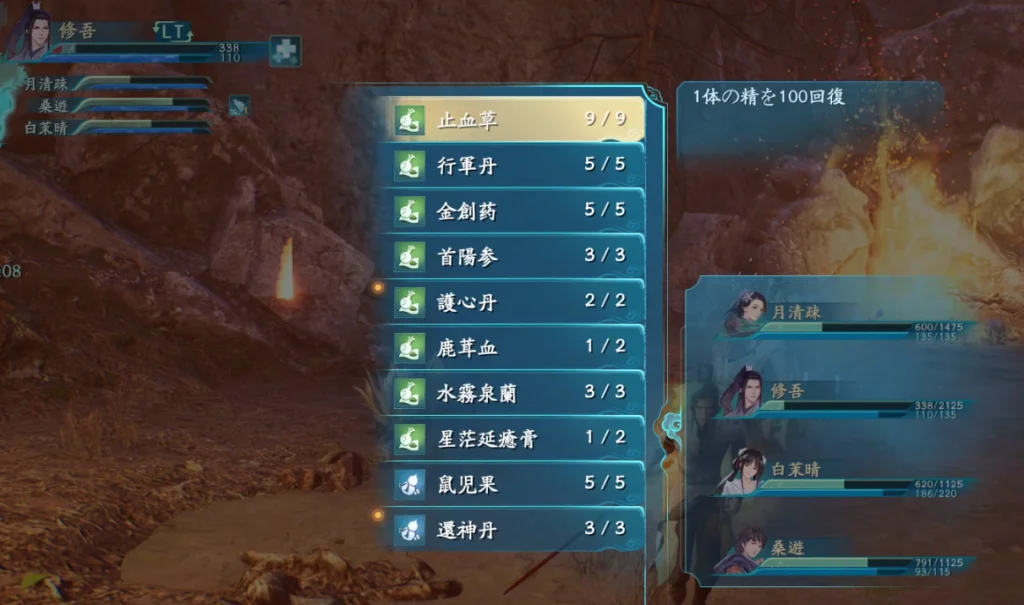1024x605 pixels.
Task: Pick 水霧泉蘭 from the list
Action: 510,393
